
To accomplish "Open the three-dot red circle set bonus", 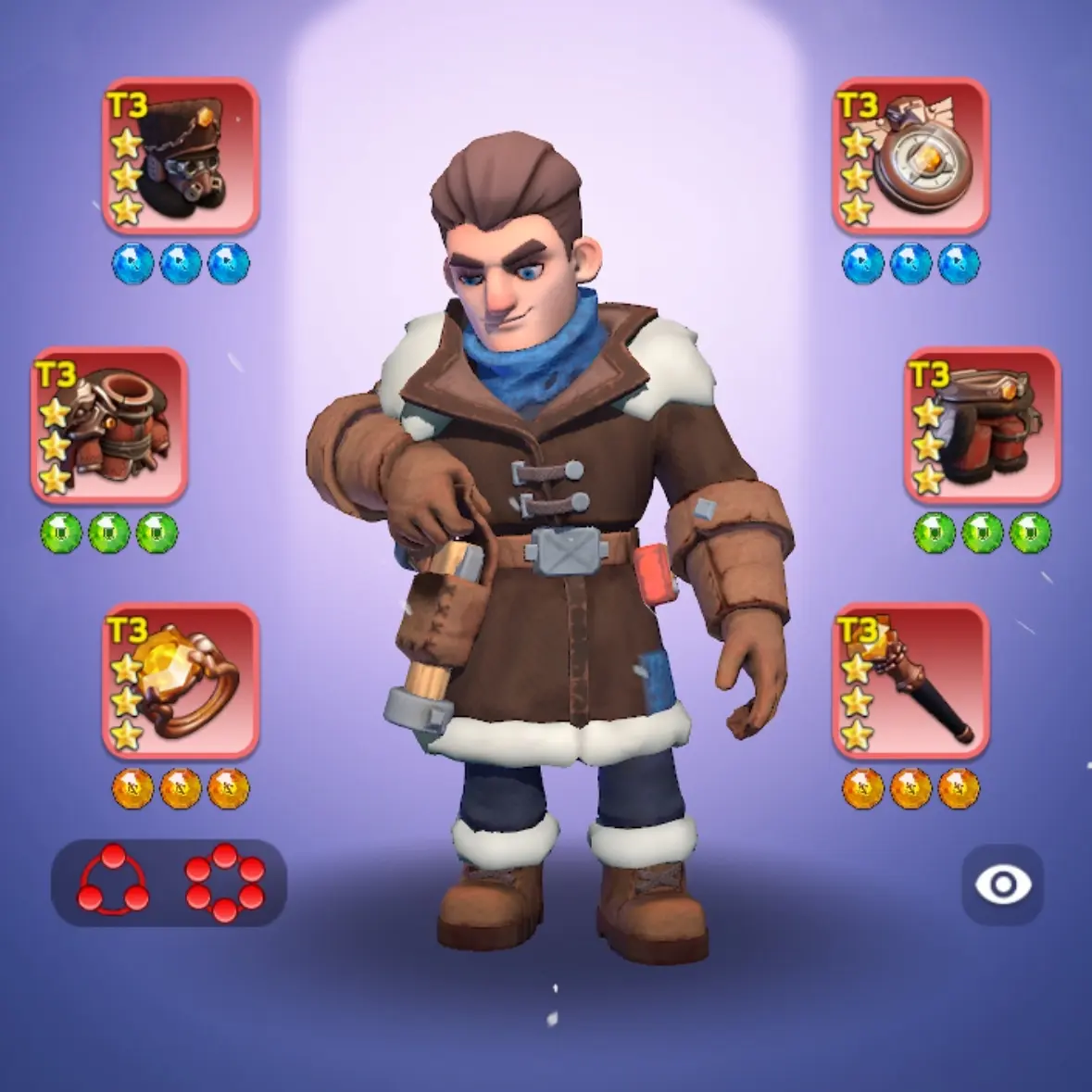I will 113,883.
